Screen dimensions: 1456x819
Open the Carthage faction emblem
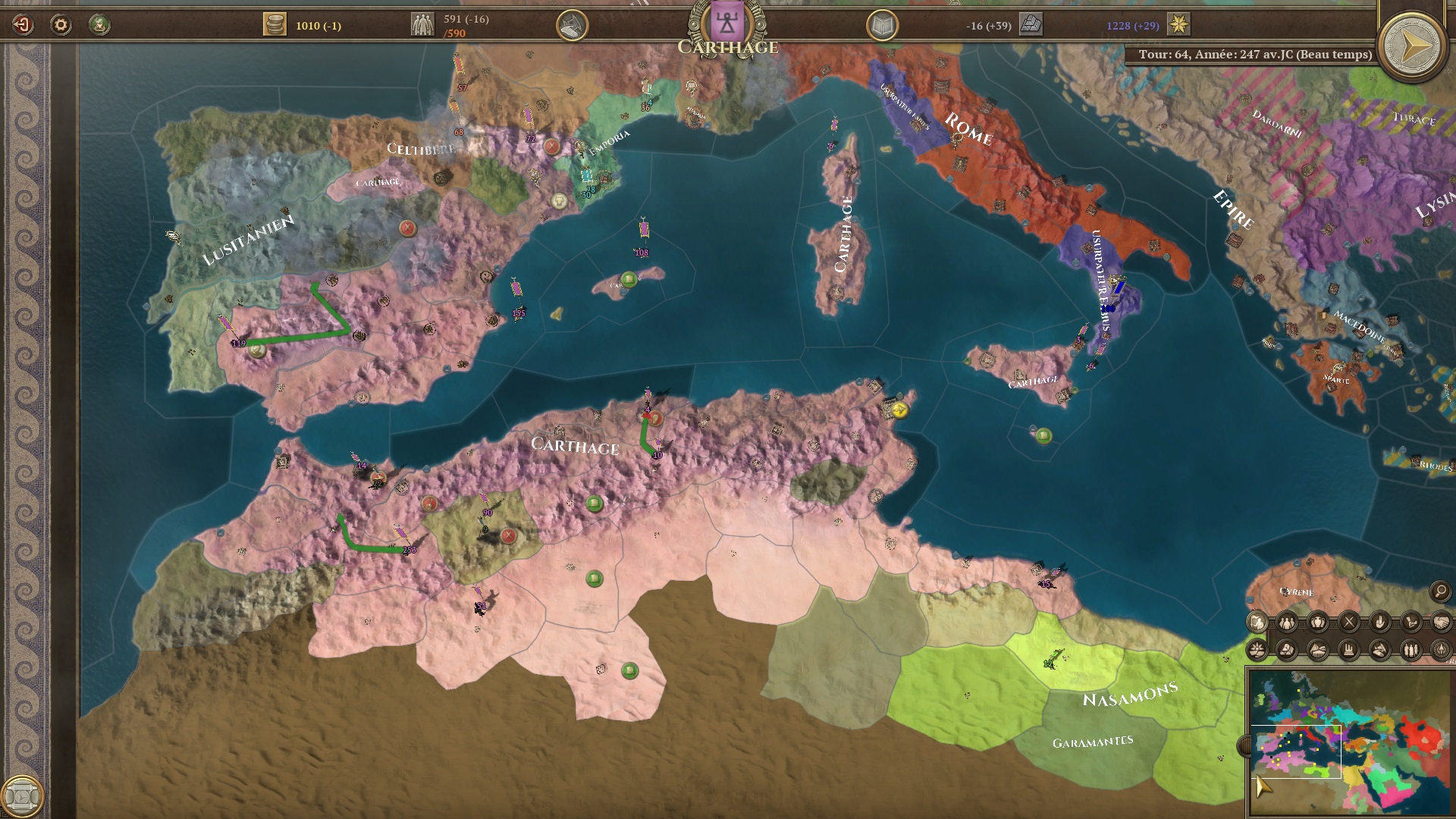click(727, 23)
